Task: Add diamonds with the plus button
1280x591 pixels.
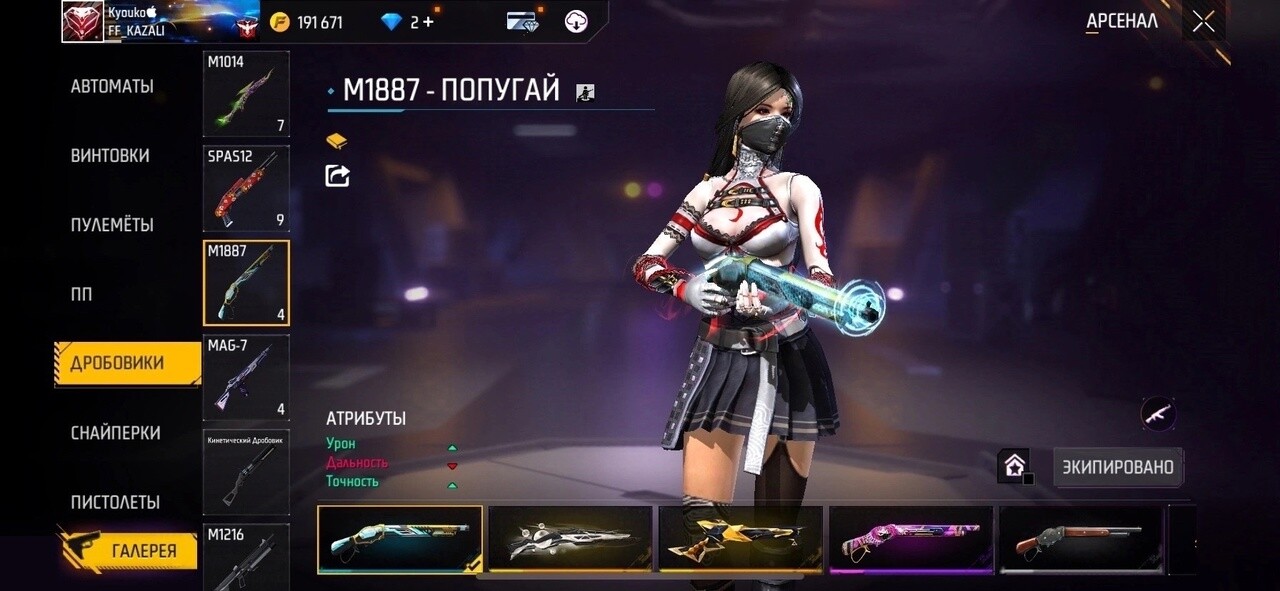Action: (x=428, y=22)
